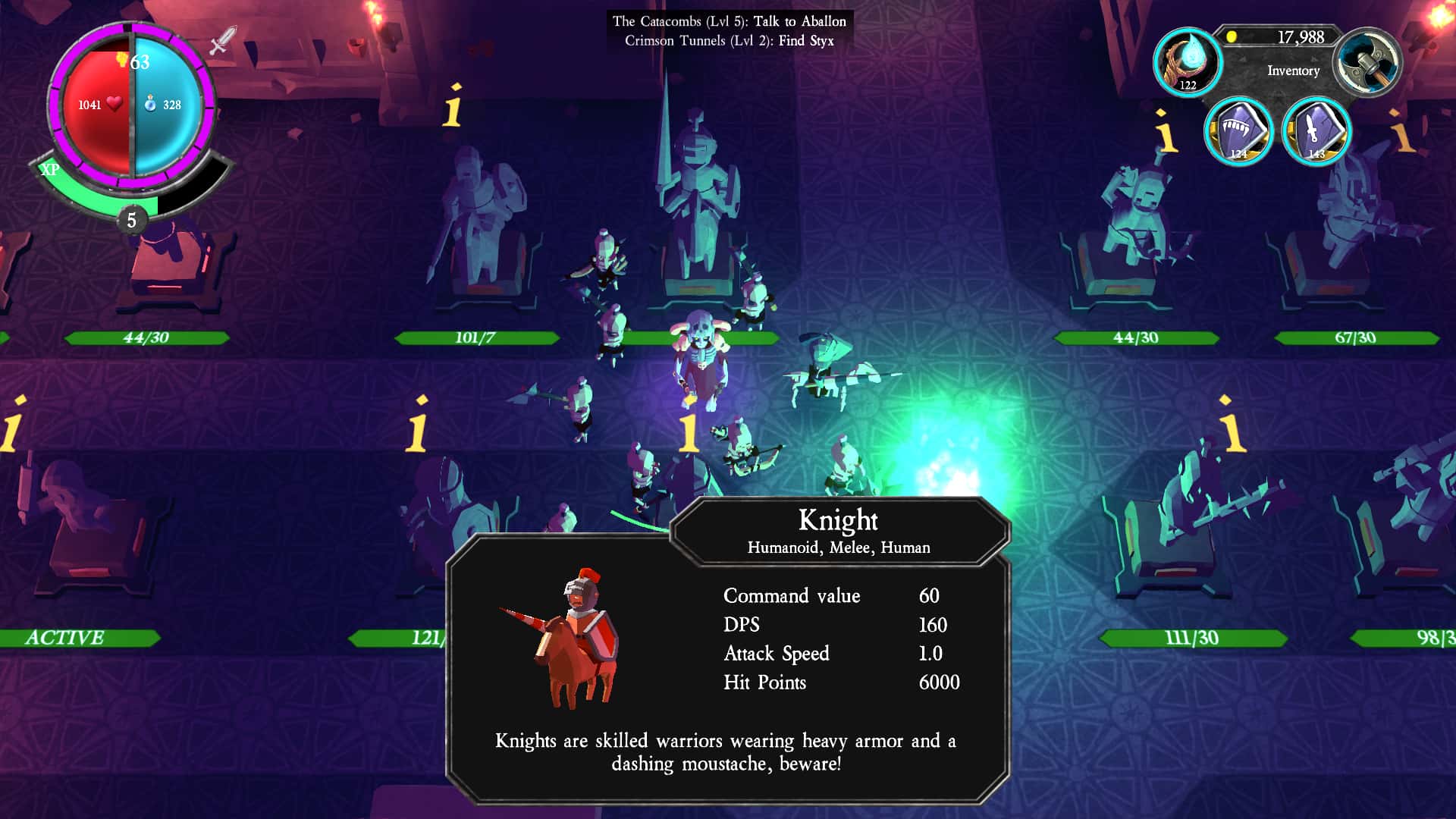Click the sword icon near the health orb

pyautogui.click(x=220, y=39)
